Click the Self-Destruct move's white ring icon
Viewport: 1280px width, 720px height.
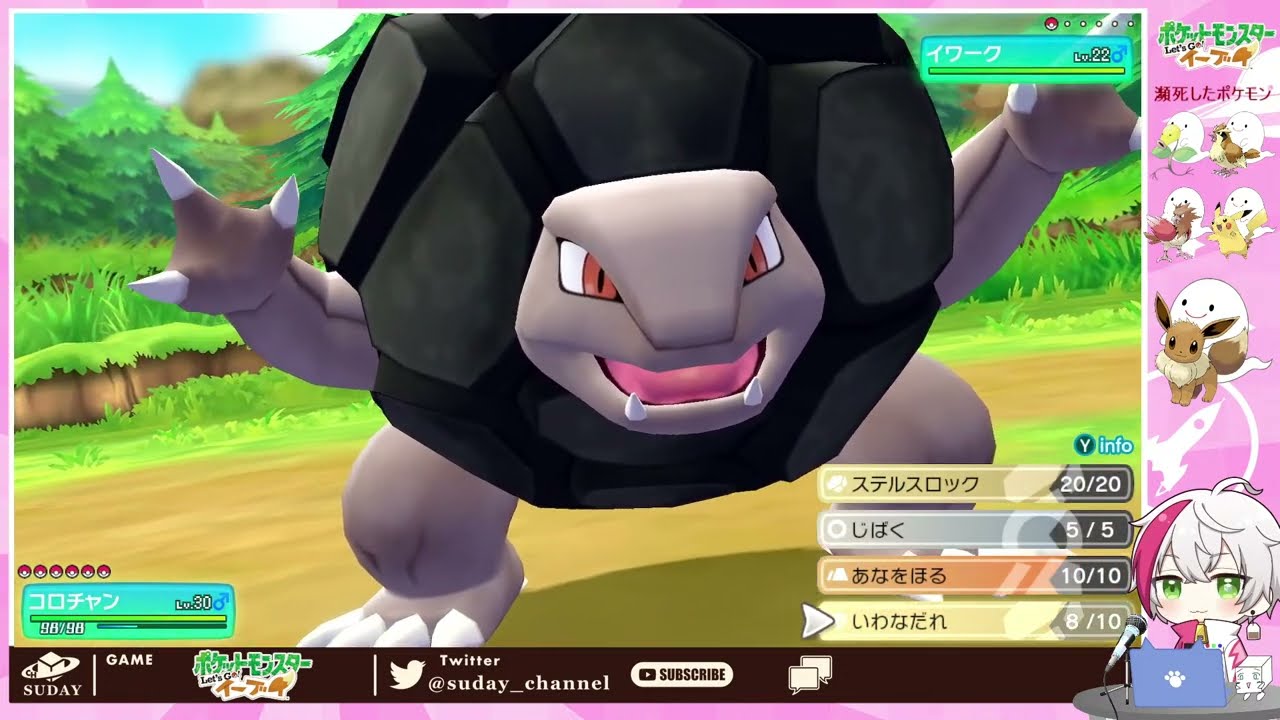835,528
